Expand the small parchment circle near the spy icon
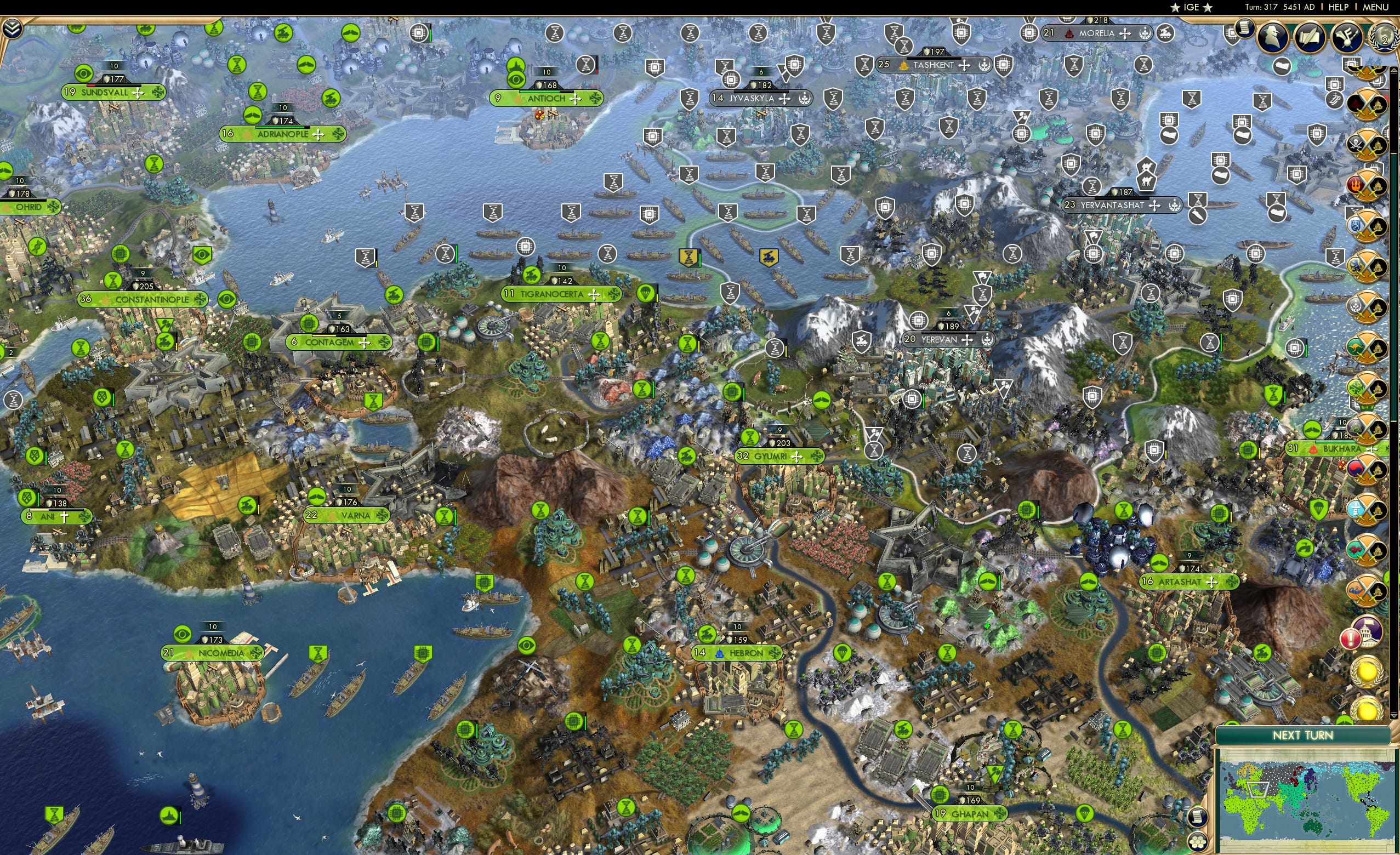Viewport: 1400px width, 855px height. coord(1245,30)
